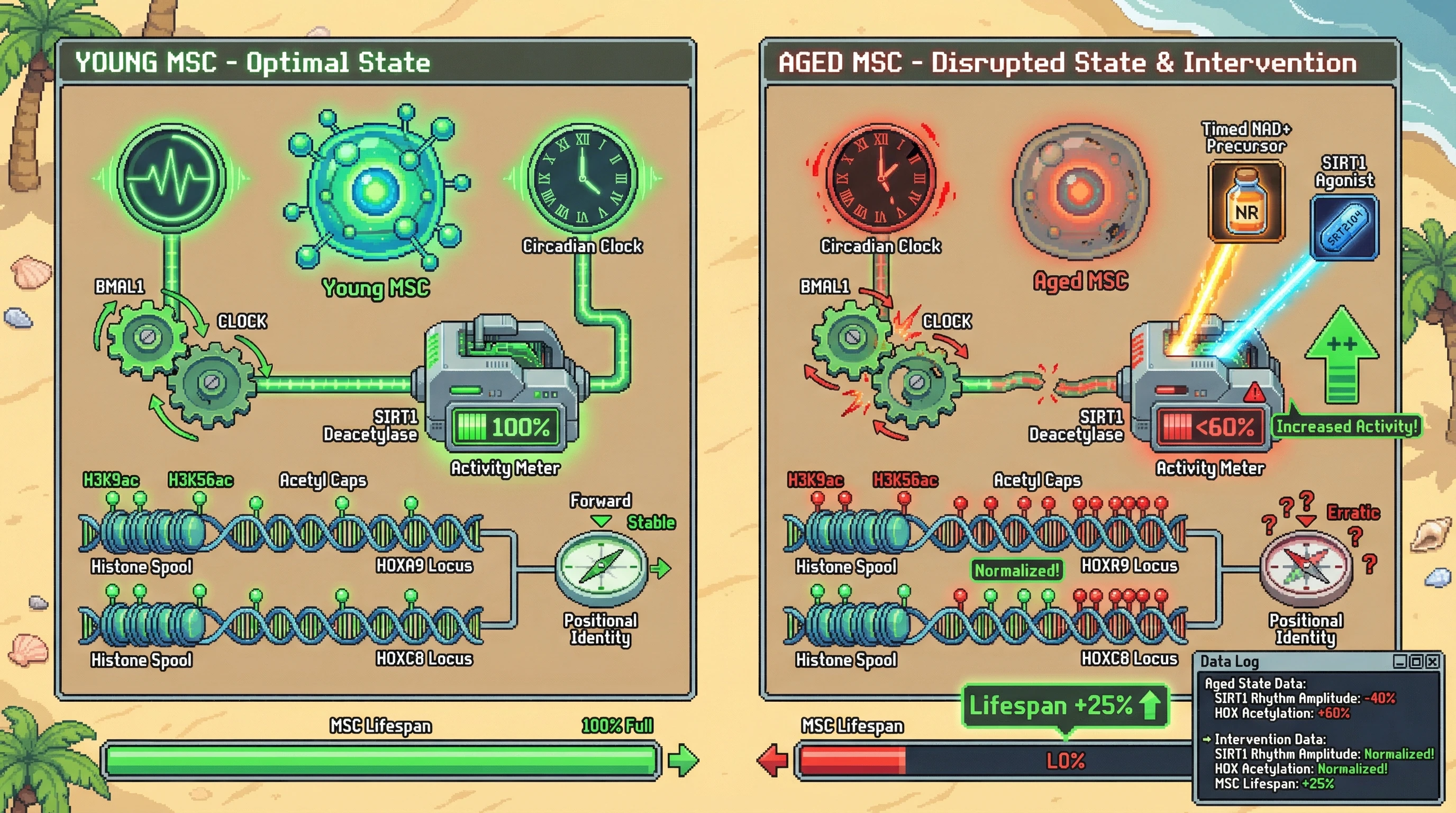Click the Normalized! tag near the HOX locus
Viewport: 1456px width, 813px height.
(1017, 571)
